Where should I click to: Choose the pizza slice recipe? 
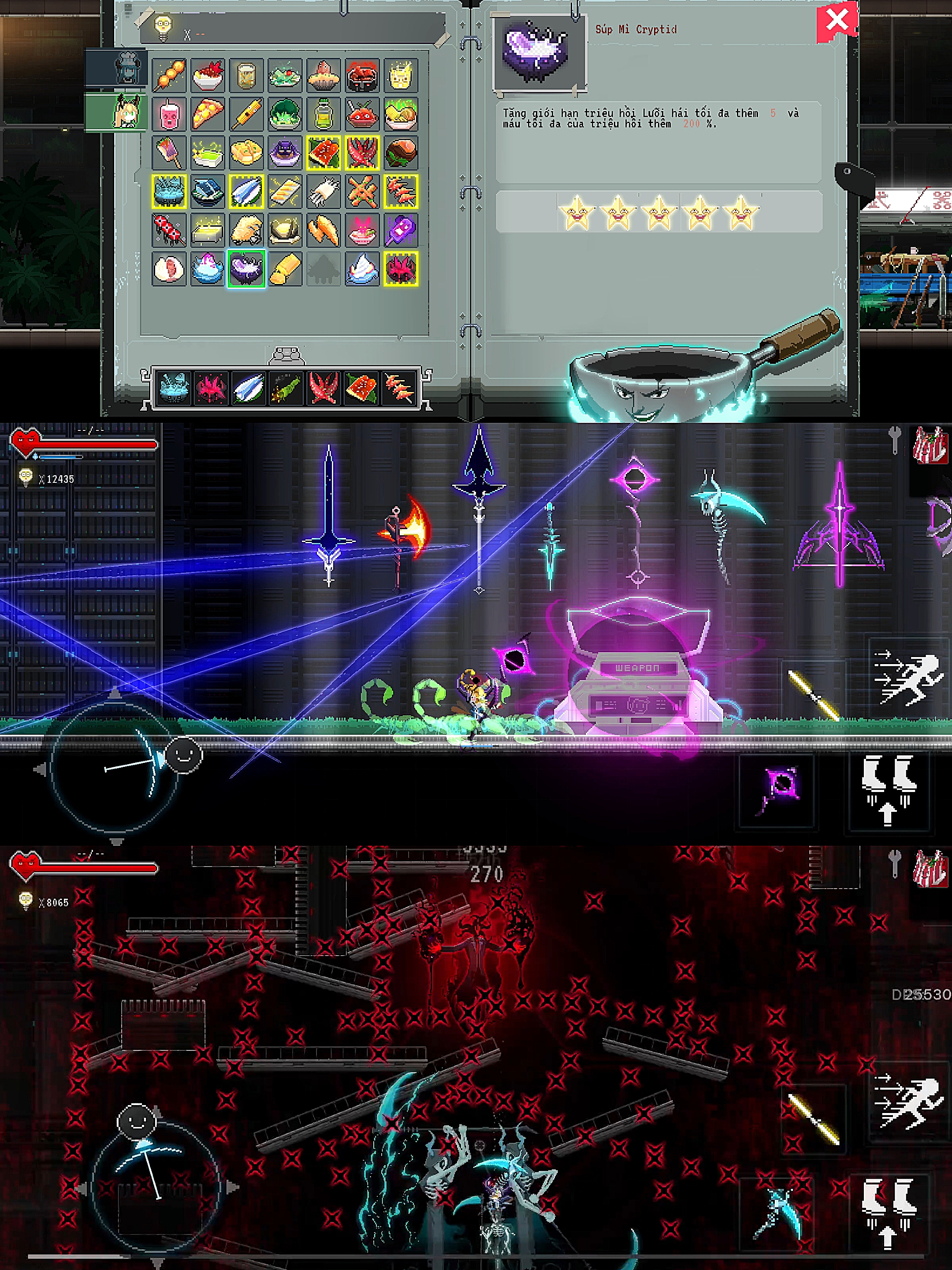(208, 114)
